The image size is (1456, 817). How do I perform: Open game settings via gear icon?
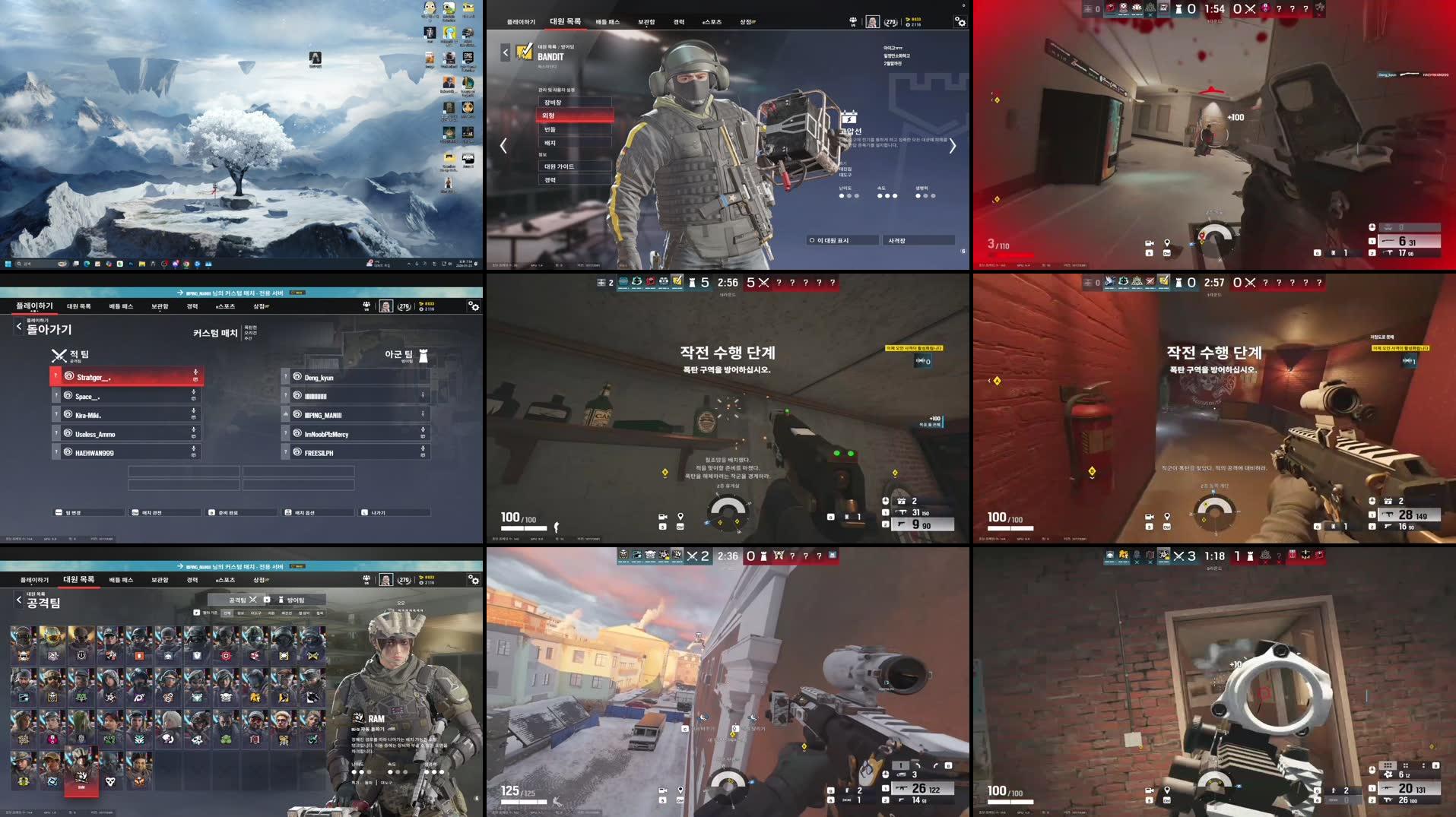[x=961, y=22]
